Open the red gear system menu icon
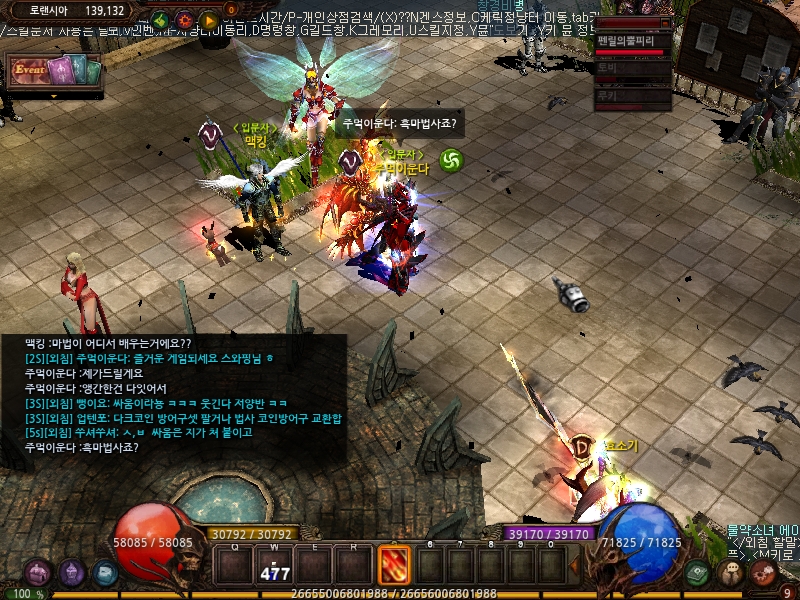 click(x=765, y=573)
